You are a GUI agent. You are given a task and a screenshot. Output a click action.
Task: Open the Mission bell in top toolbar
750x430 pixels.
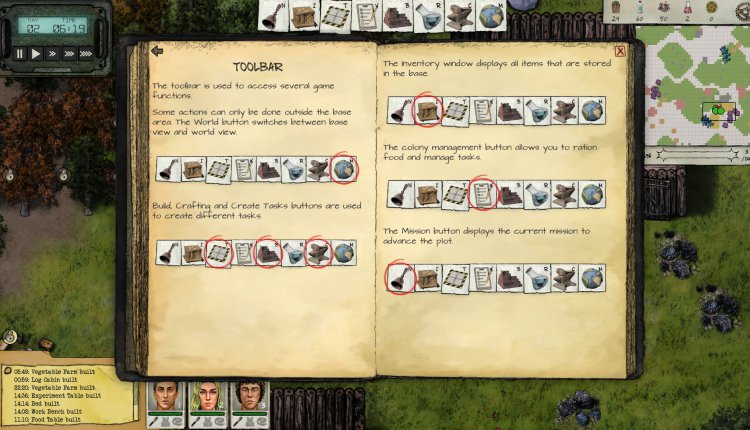pyautogui.click(x=273, y=14)
